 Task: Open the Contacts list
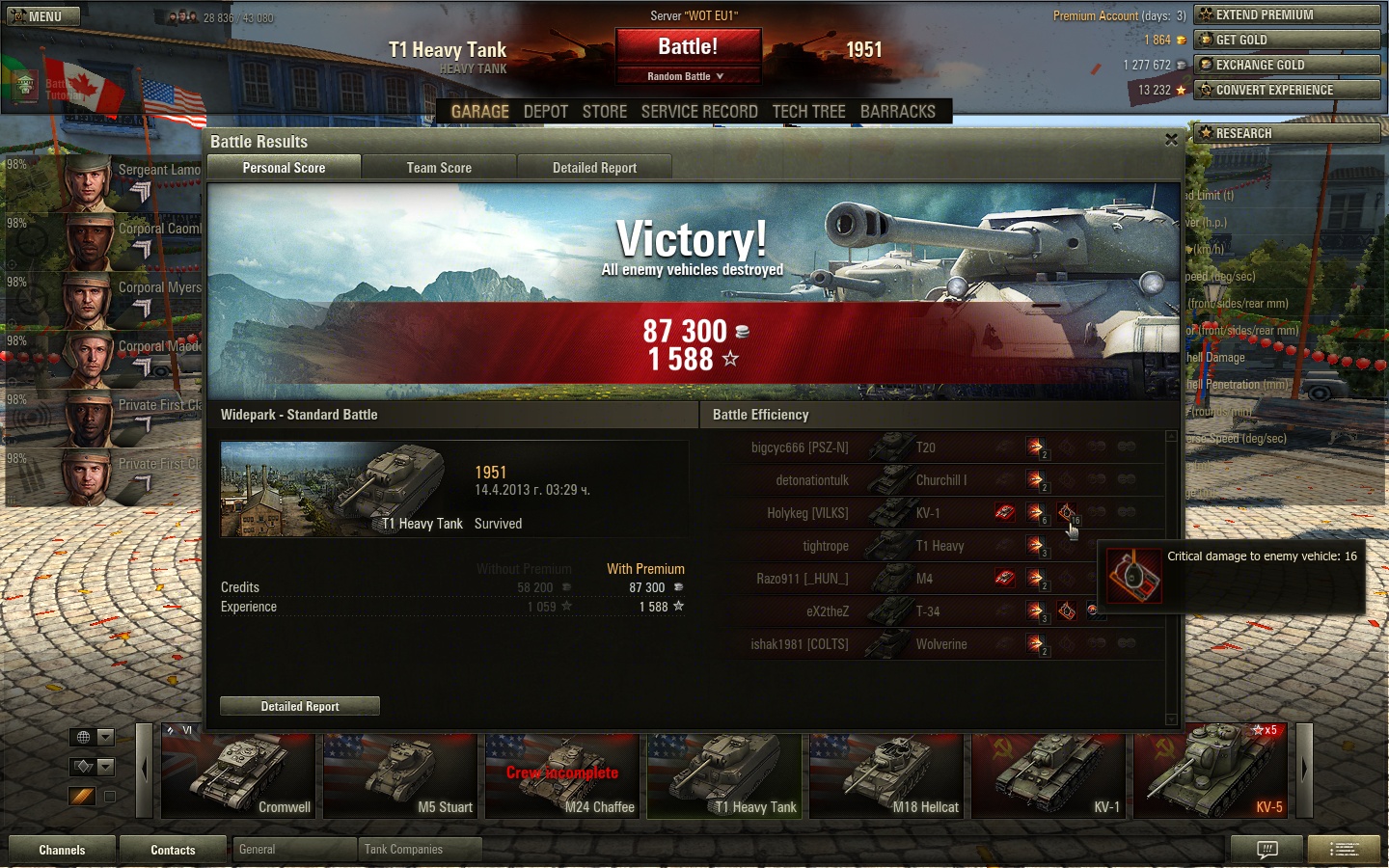click(x=173, y=850)
